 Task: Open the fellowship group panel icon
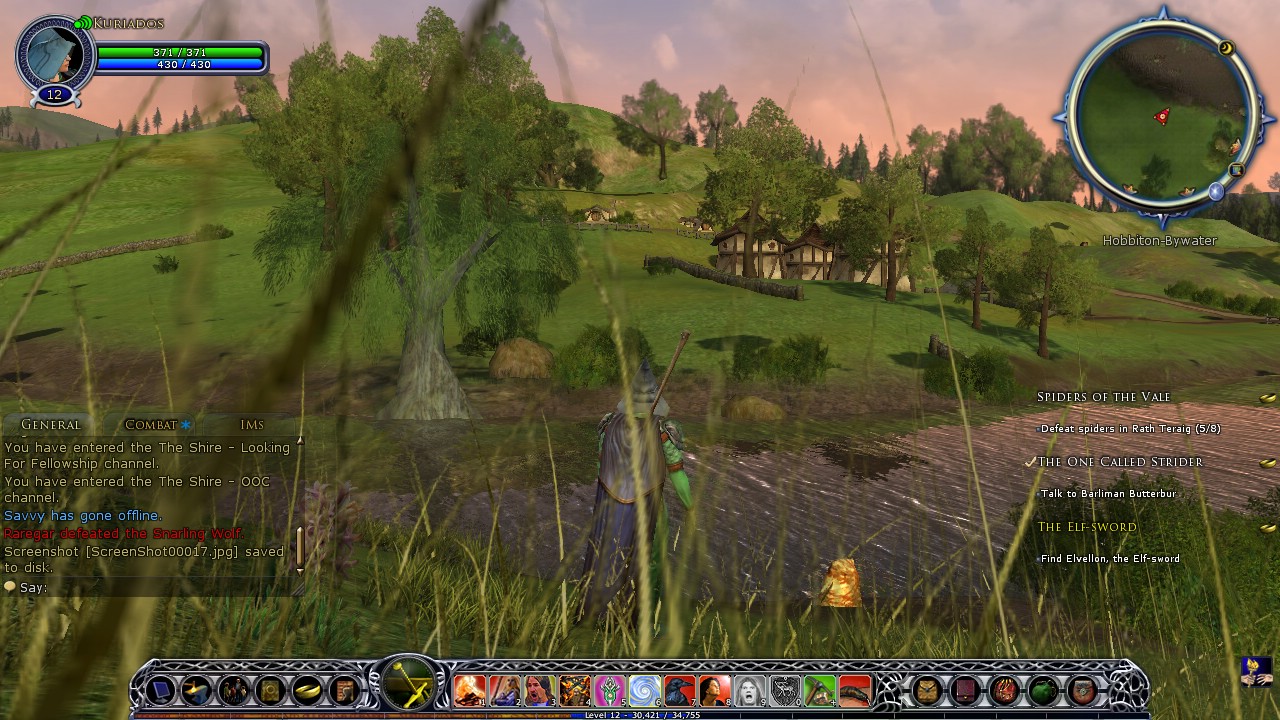(234, 690)
